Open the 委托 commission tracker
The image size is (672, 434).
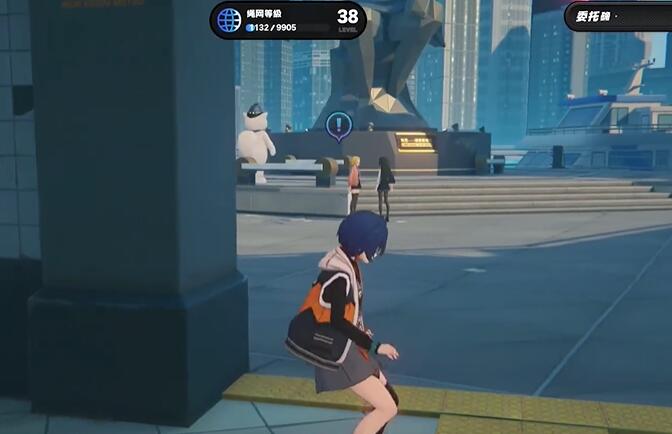pyautogui.click(x=618, y=16)
